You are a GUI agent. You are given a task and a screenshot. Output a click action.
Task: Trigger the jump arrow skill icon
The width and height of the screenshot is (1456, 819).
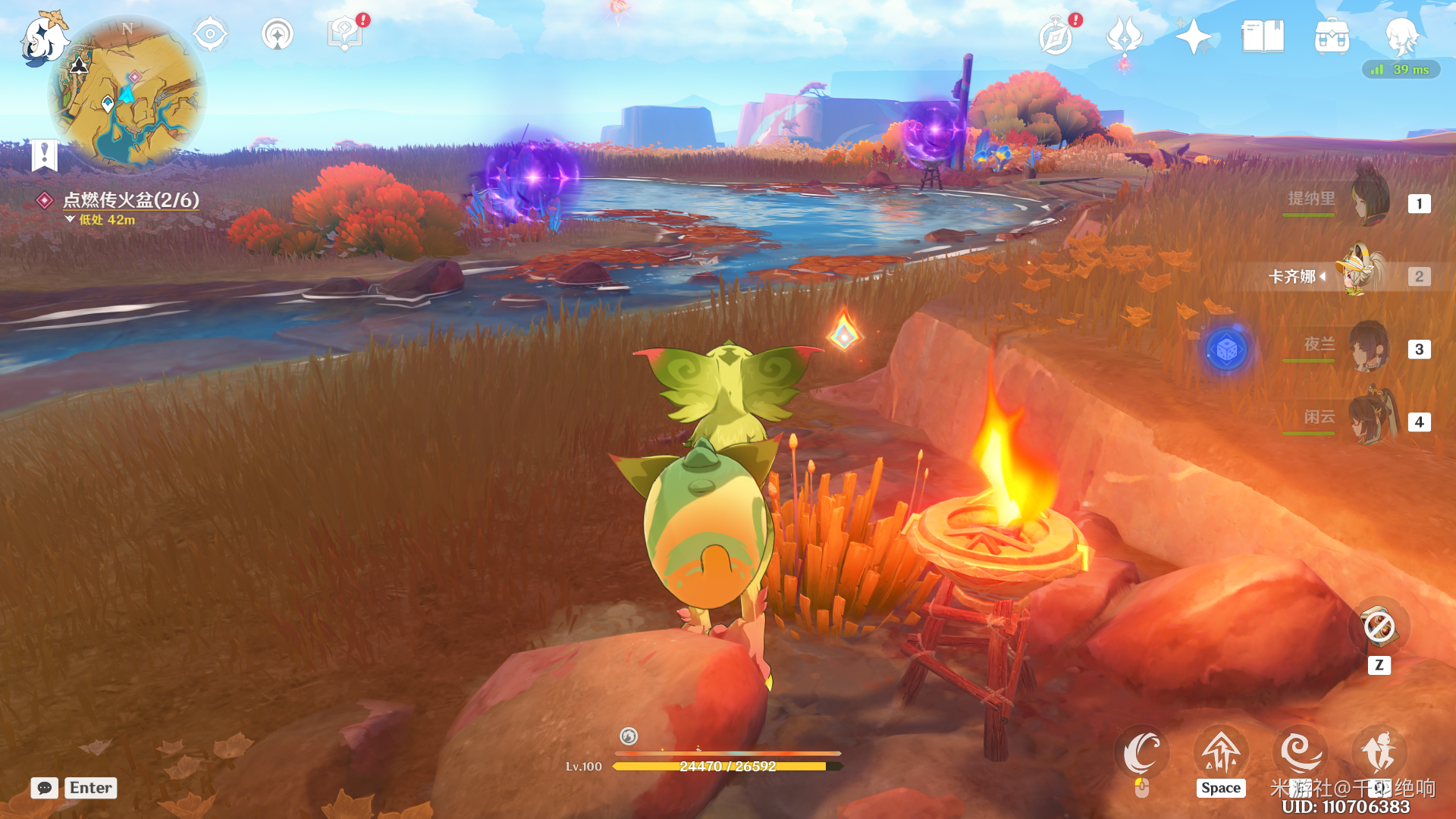(1221, 753)
